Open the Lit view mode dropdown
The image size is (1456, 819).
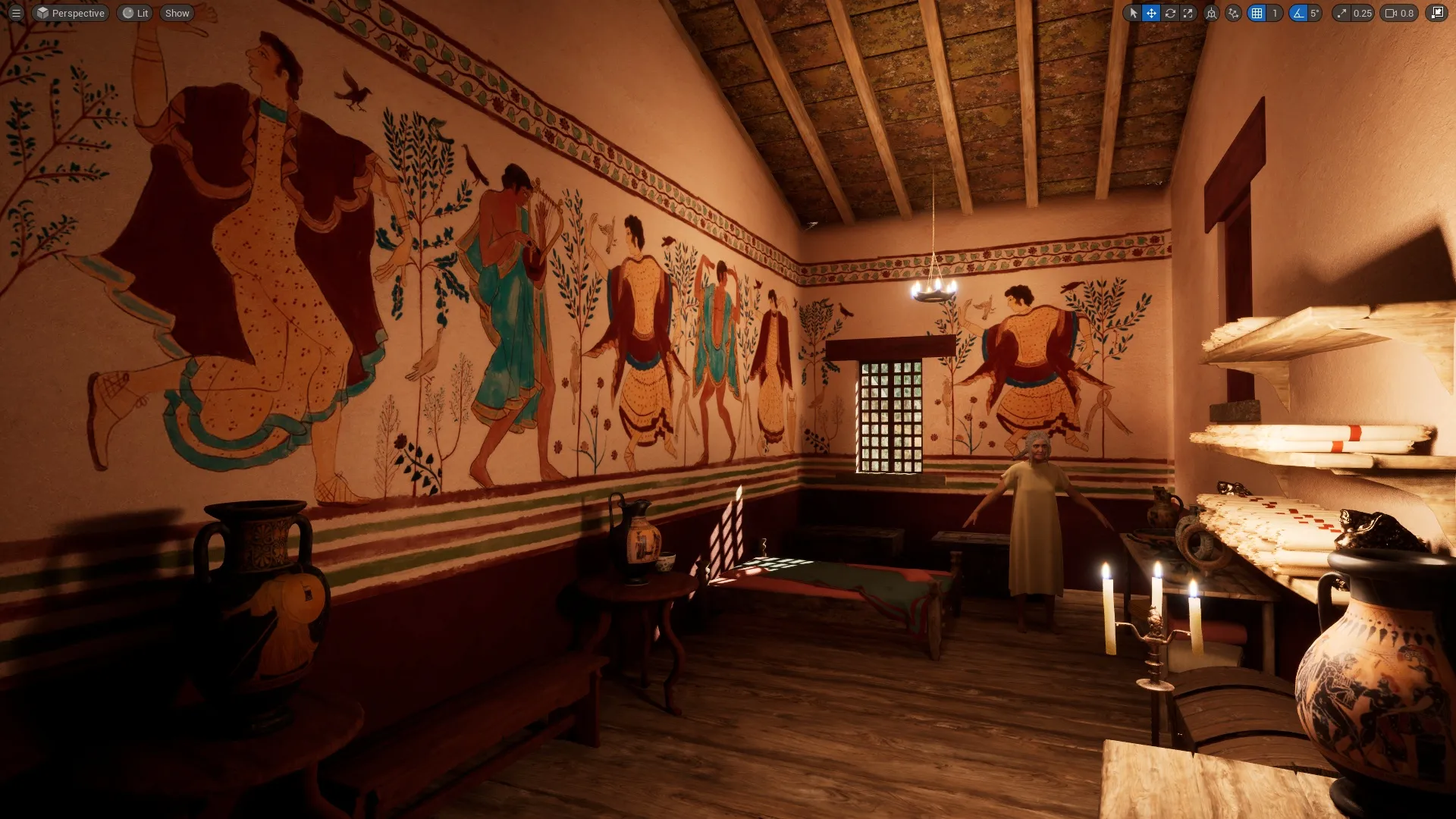[135, 13]
